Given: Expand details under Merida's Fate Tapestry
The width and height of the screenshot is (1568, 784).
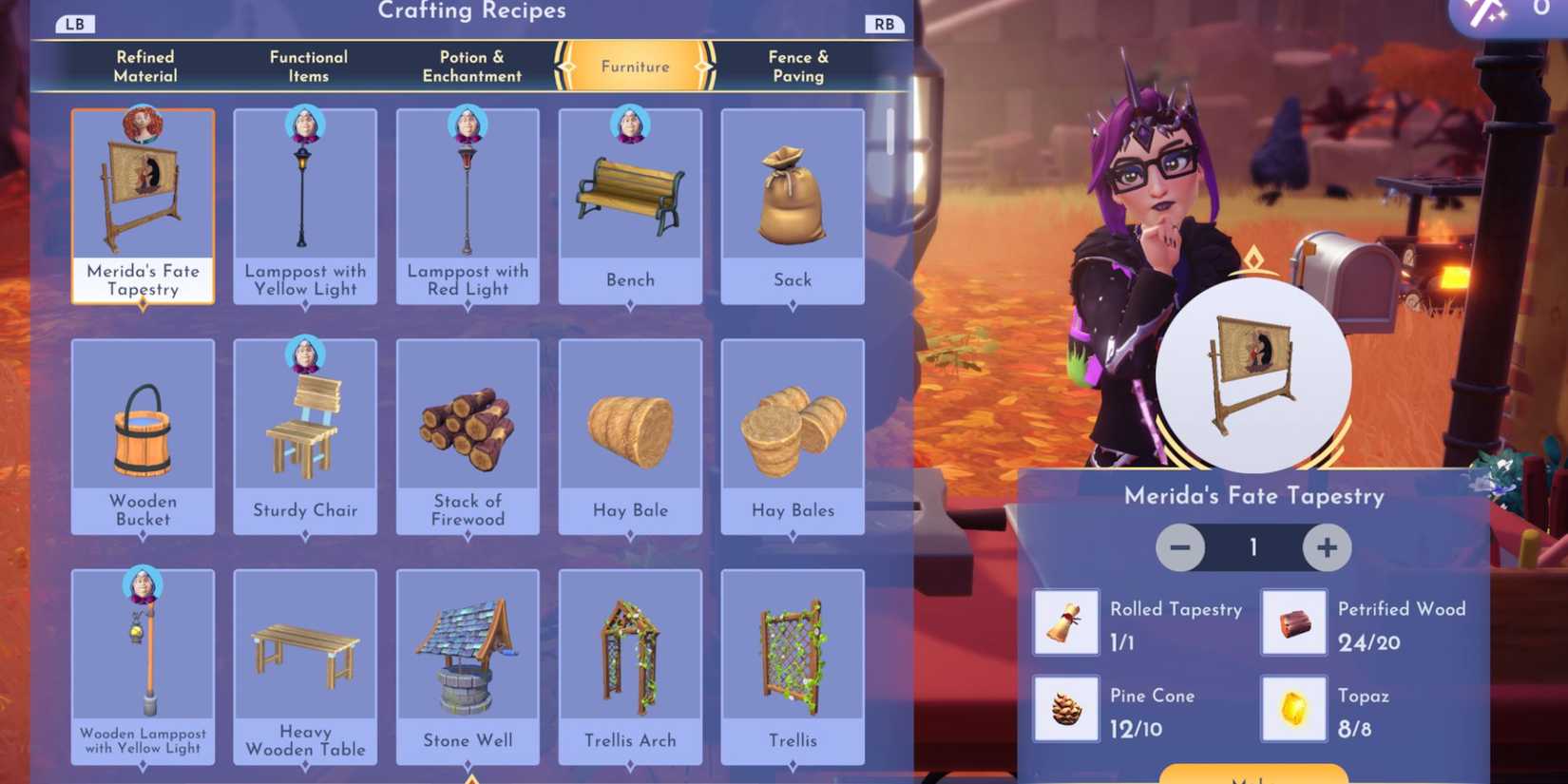Looking at the screenshot, I should point(143,306).
